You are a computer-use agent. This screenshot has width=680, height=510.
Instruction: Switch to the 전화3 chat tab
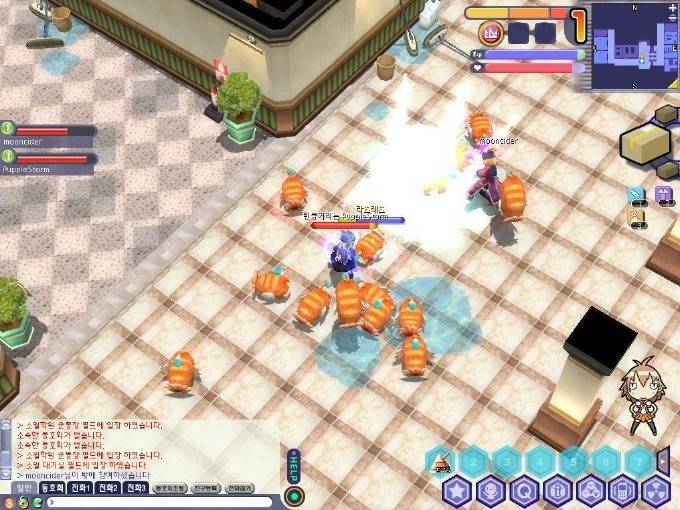[x=135, y=488]
